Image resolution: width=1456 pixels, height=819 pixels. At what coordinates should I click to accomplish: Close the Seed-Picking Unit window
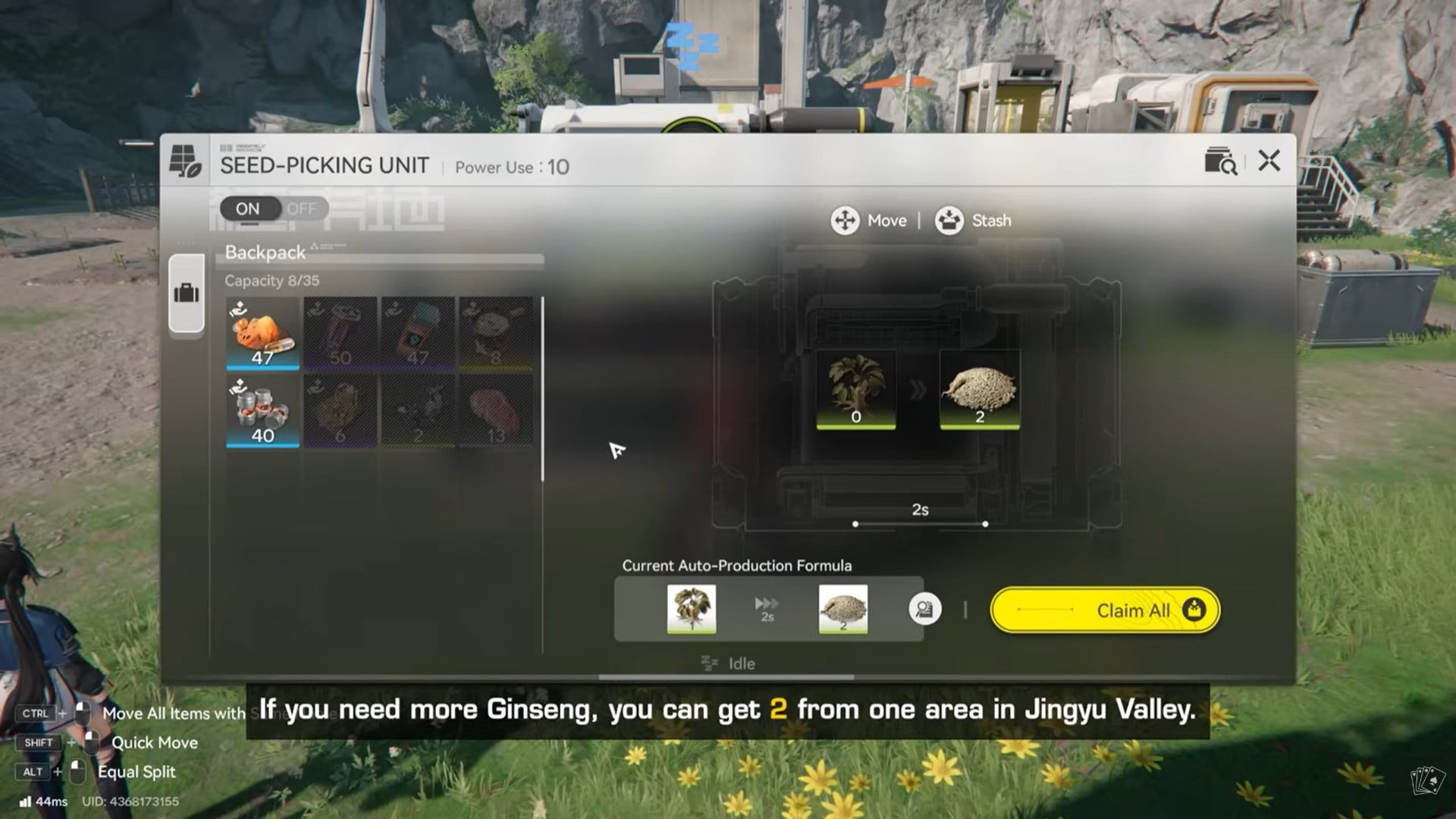[1268, 162]
